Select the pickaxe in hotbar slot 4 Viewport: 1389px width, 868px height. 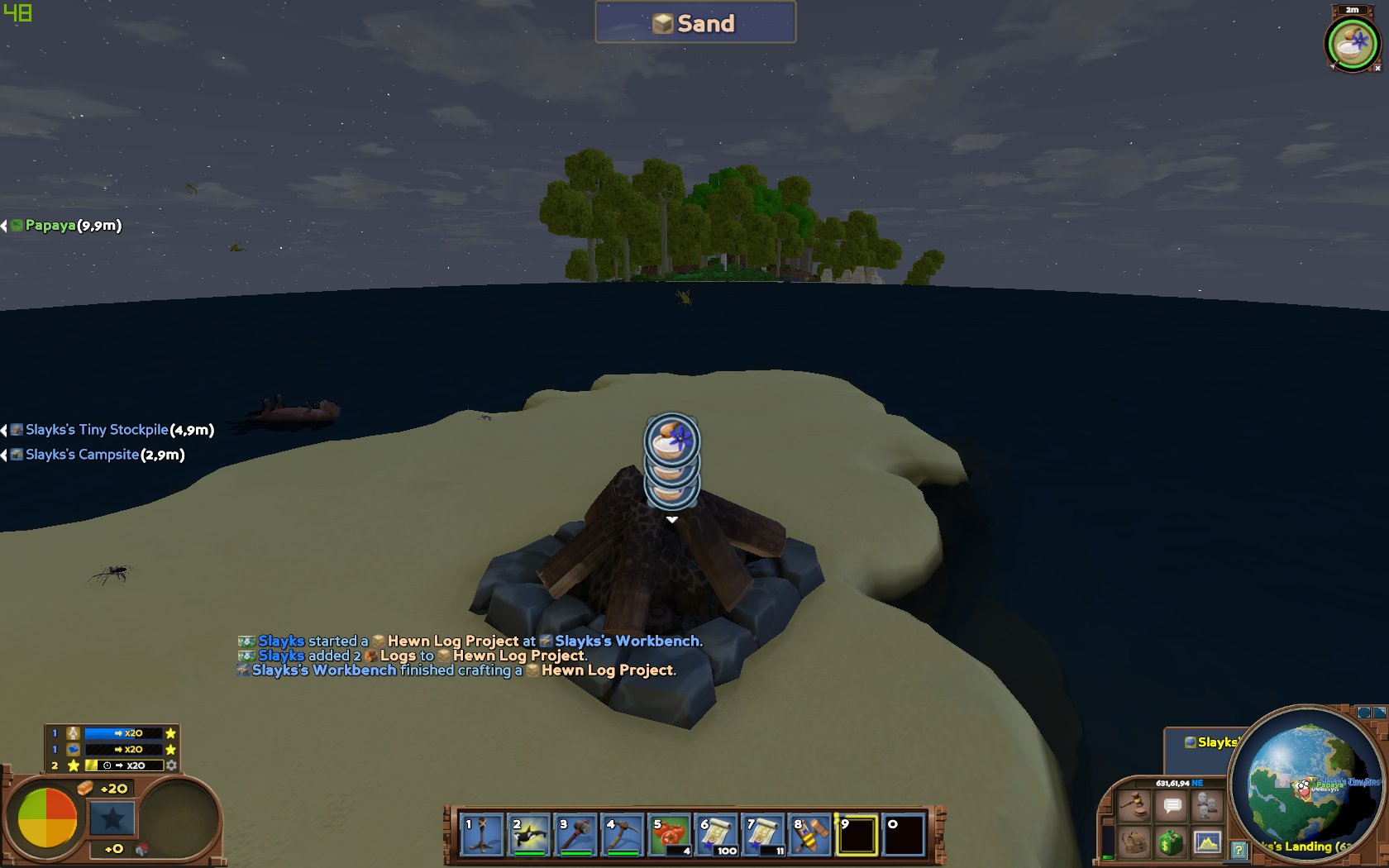click(x=623, y=835)
